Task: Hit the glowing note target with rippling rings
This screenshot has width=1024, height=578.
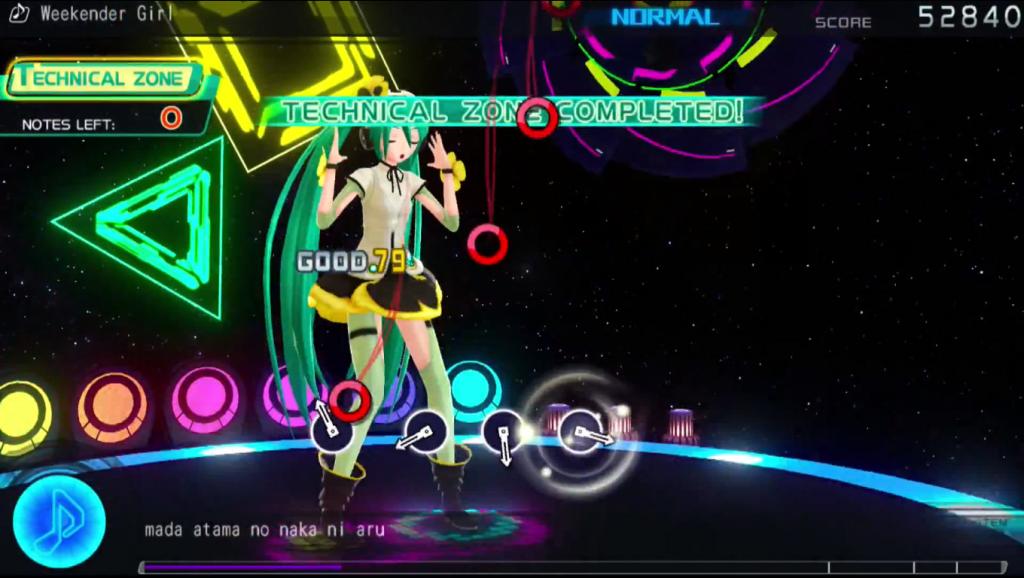Action: (581, 433)
